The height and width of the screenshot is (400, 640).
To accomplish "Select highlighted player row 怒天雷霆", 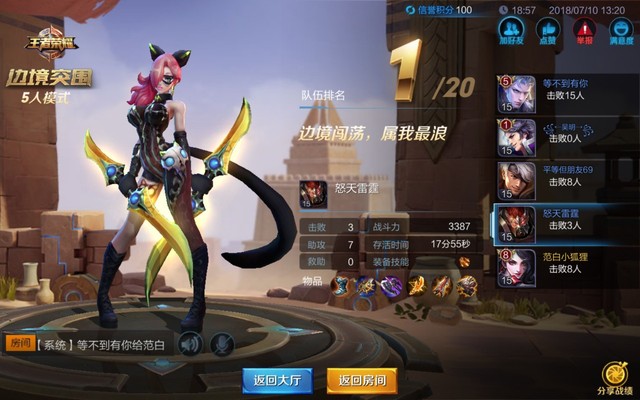I will click(x=565, y=224).
